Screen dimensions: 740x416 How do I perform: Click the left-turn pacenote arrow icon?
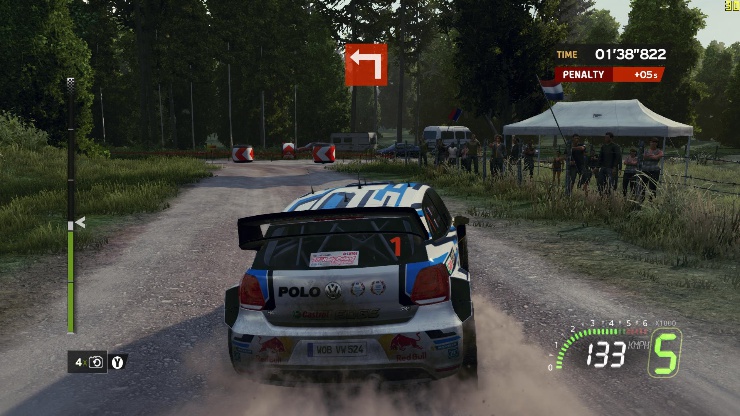pyautogui.click(x=365, y=64)
